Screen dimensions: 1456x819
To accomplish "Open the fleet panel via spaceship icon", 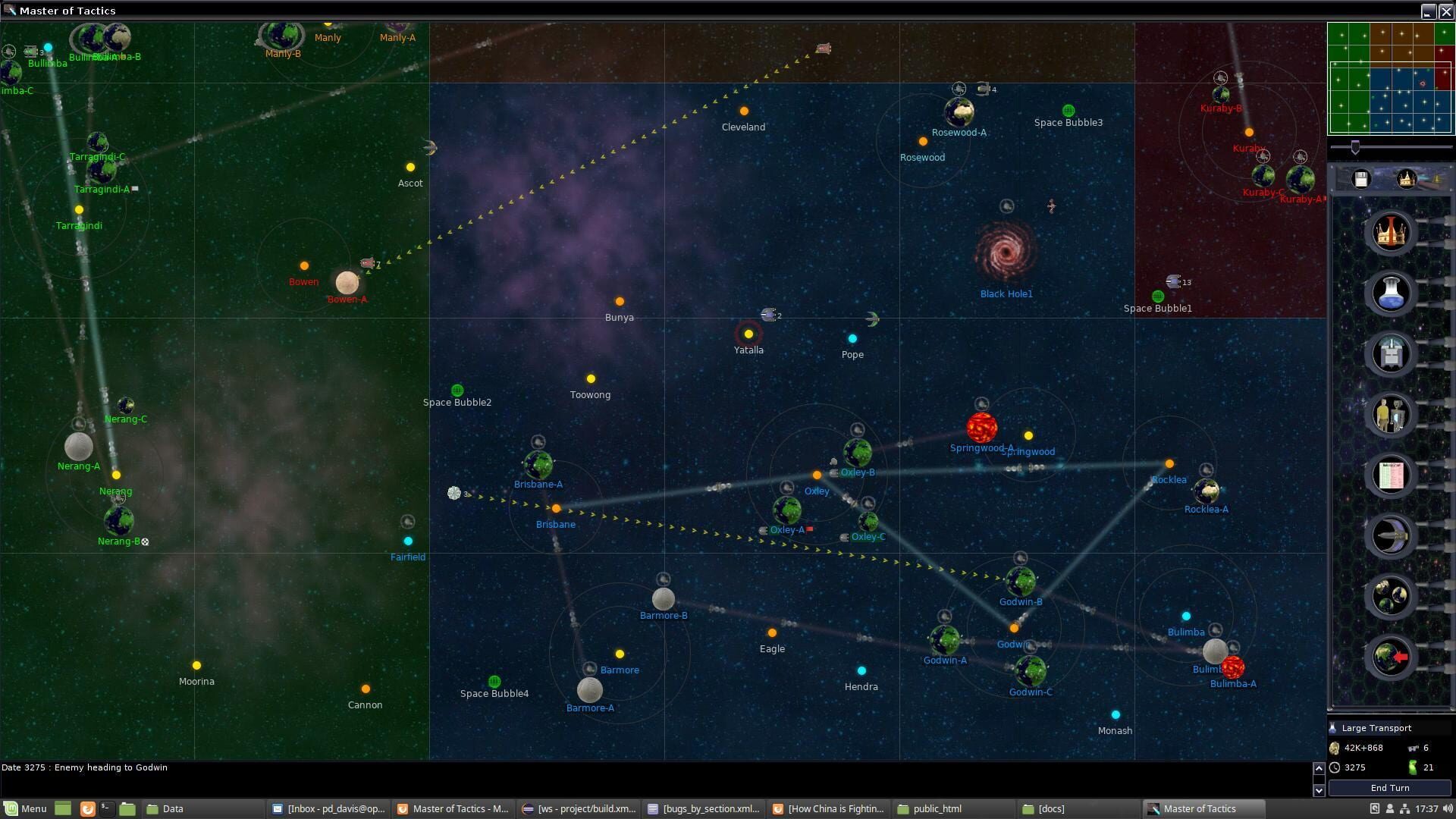I will [1390, 536].
